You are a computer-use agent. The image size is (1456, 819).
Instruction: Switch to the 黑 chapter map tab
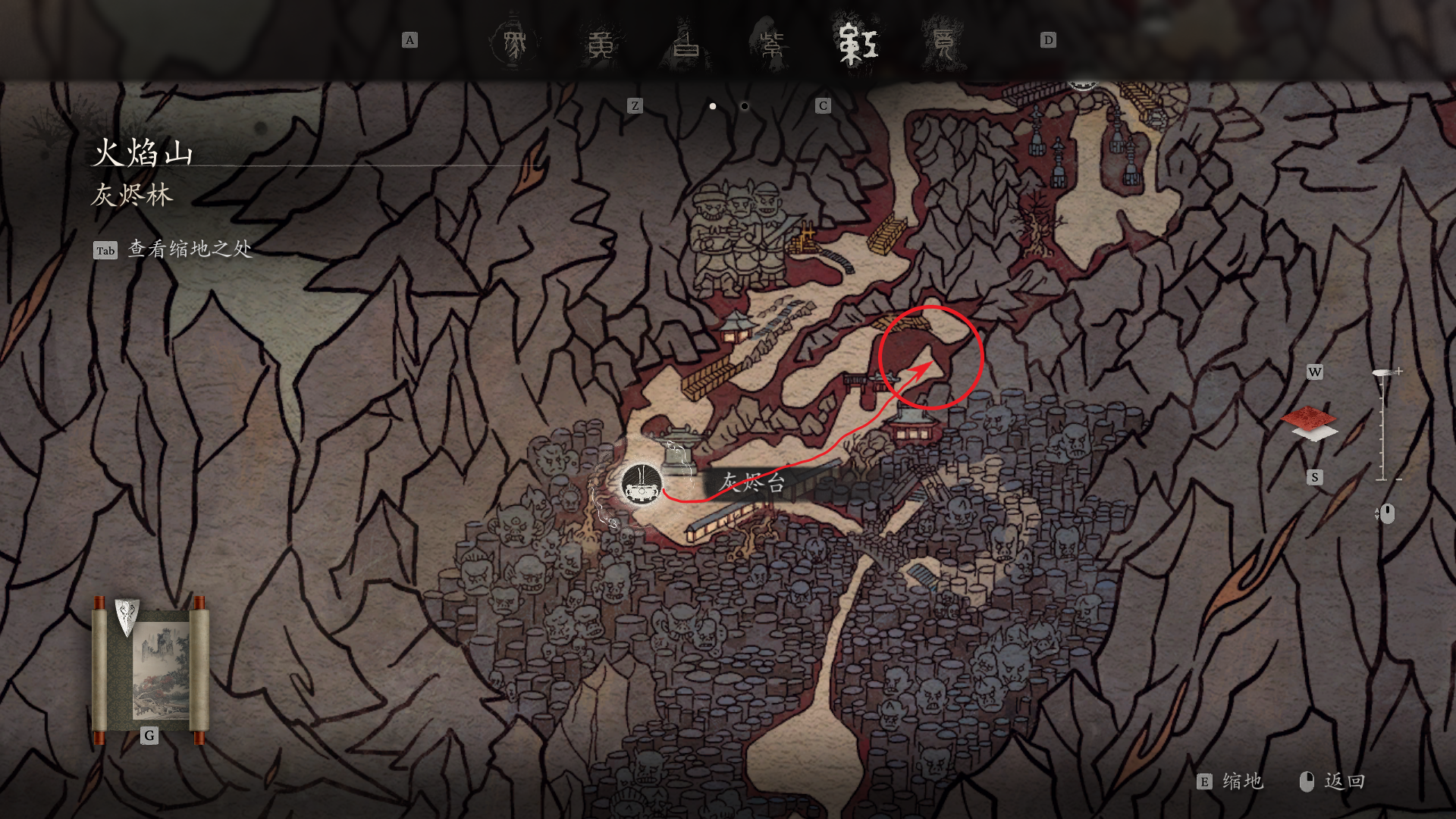pos(515,44)
